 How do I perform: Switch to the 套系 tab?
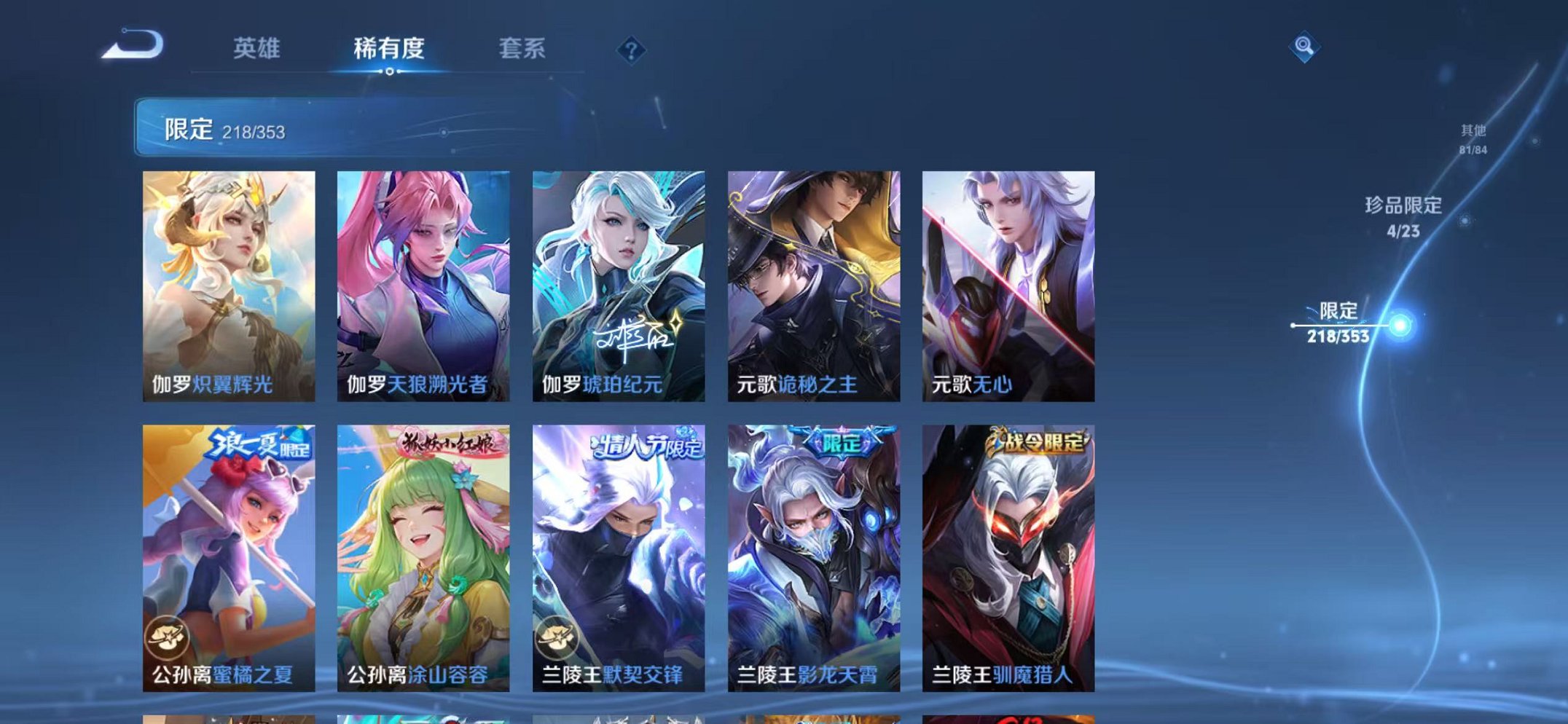[x=523, y=50]
